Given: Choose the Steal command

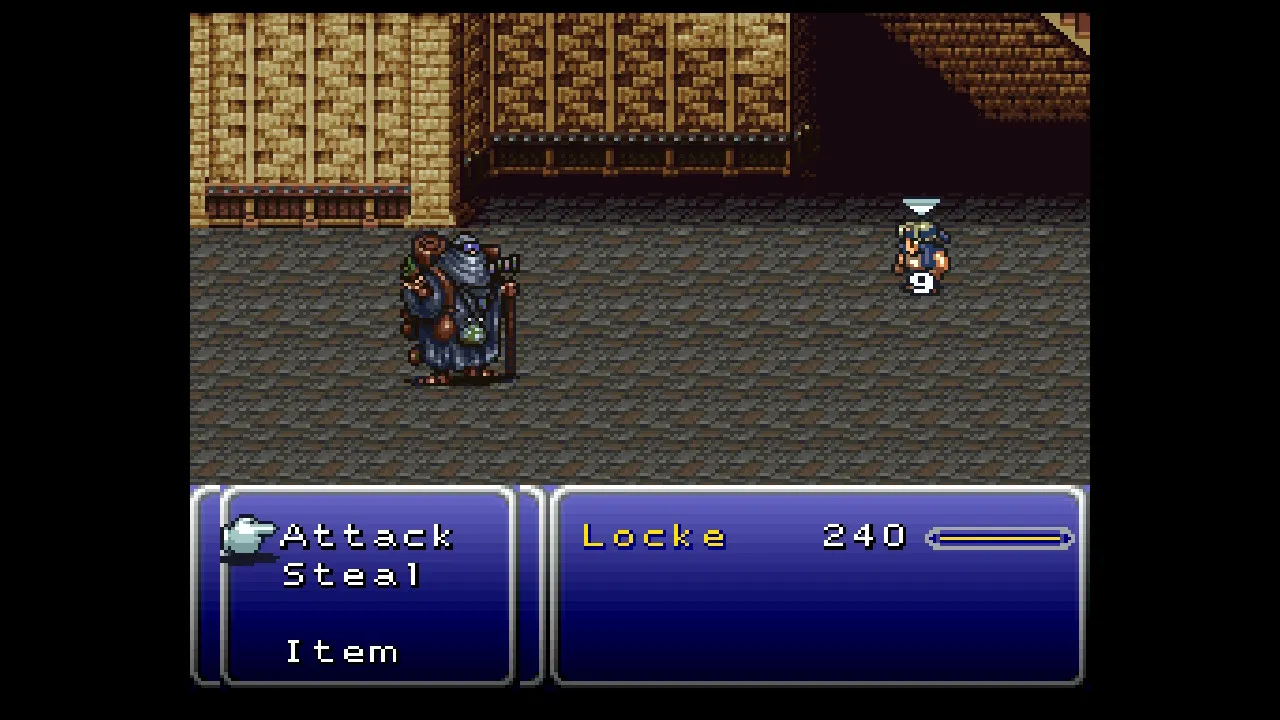Looking at the screenshot, I should 352,575.
